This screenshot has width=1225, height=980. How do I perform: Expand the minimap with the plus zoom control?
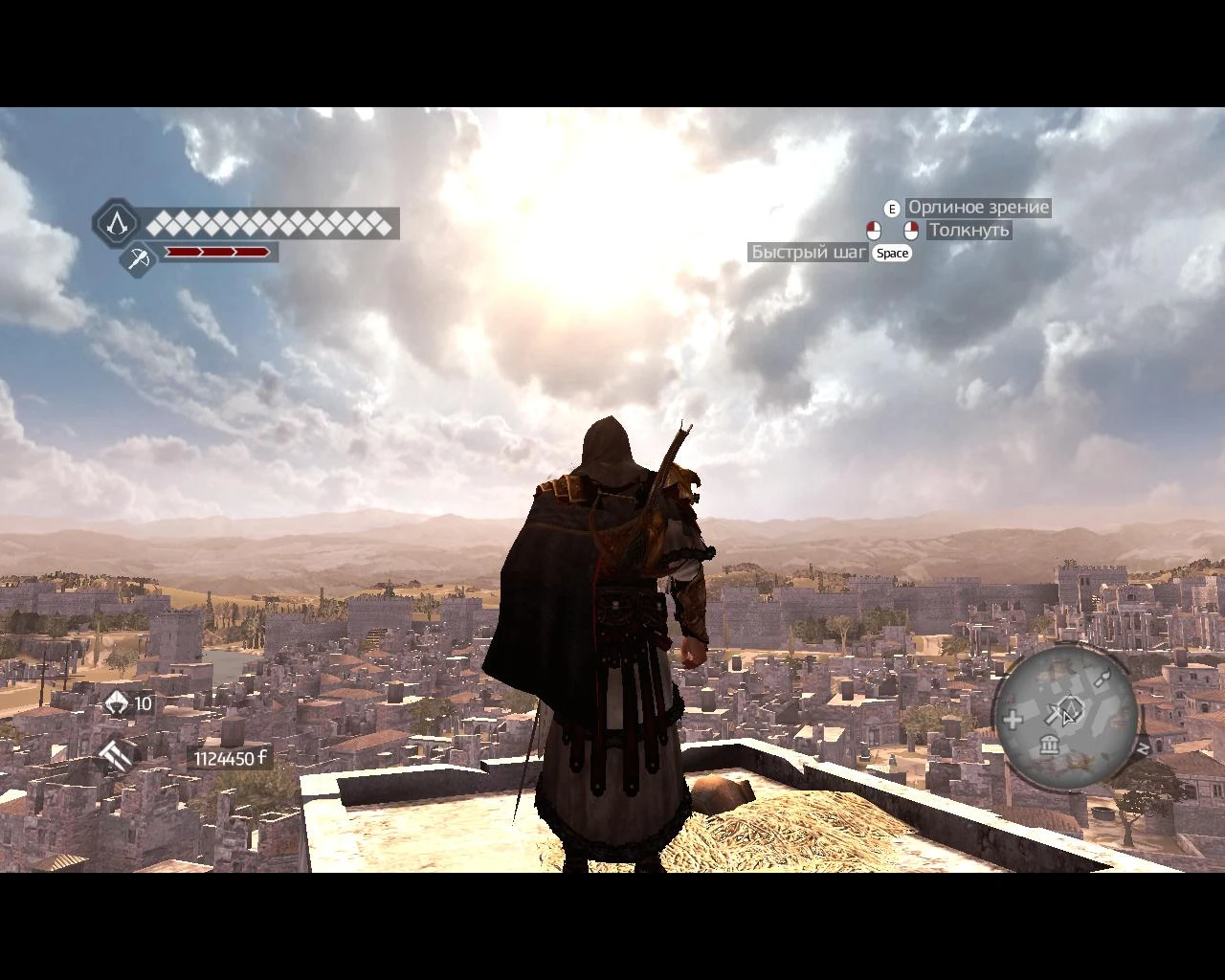tap(1013, 719)
